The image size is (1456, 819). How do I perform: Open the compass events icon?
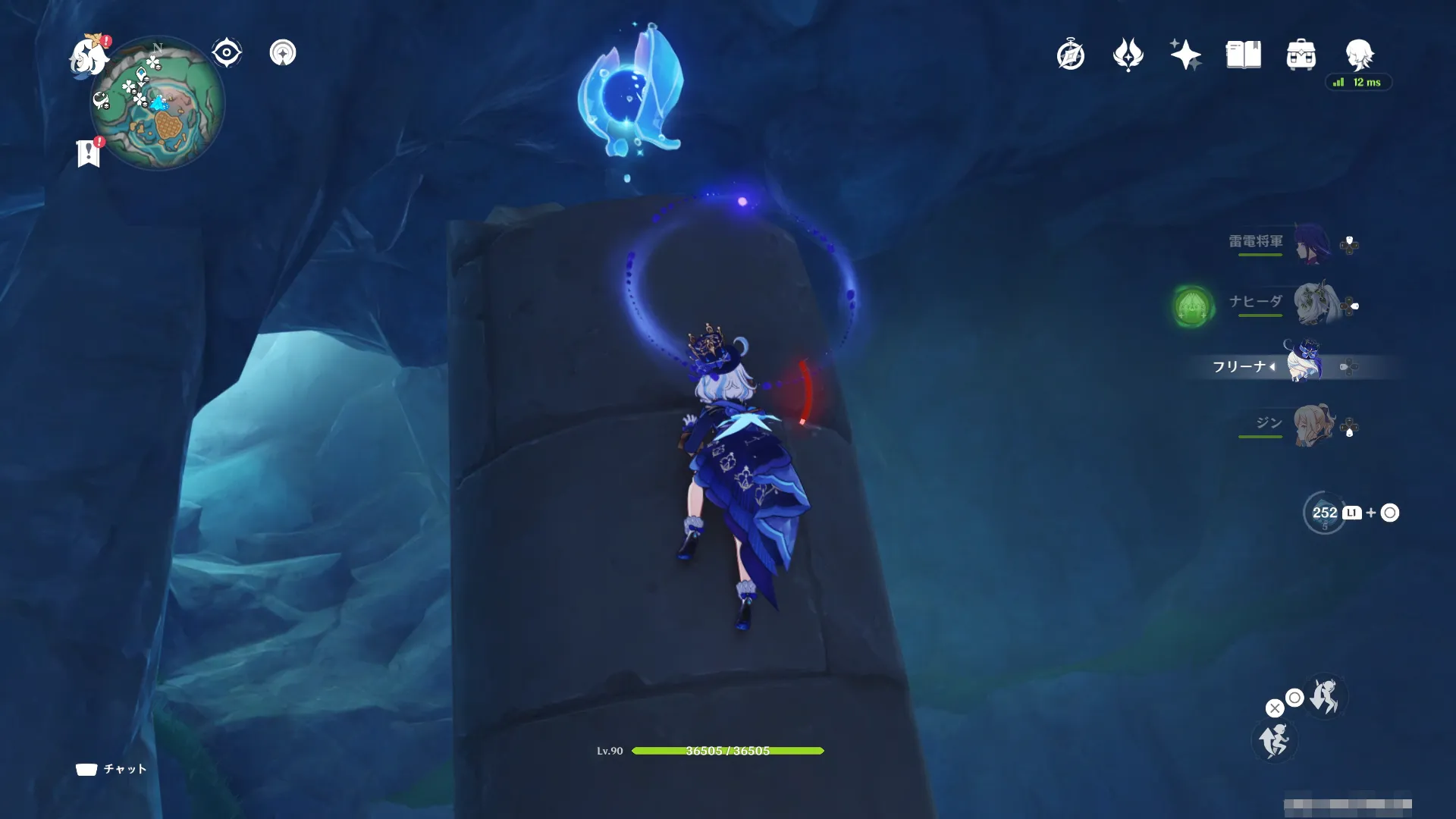coord(1070,55)
